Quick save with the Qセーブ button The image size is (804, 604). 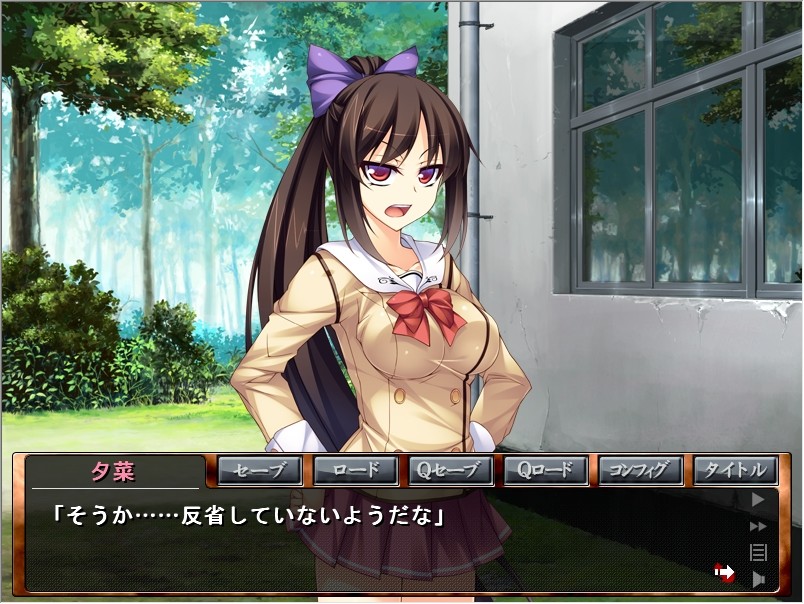point(450,470)
